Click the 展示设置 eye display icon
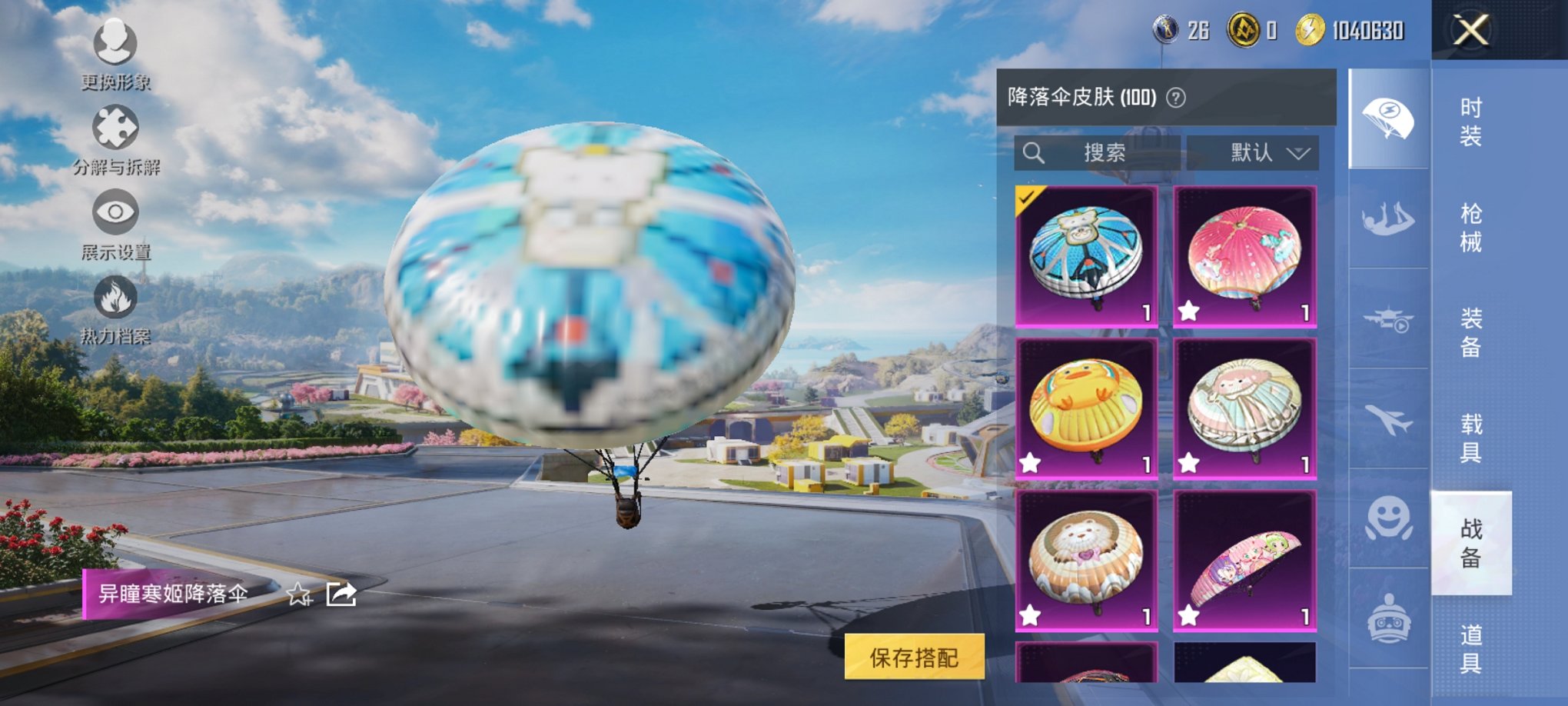 click(x=116, y=214)
